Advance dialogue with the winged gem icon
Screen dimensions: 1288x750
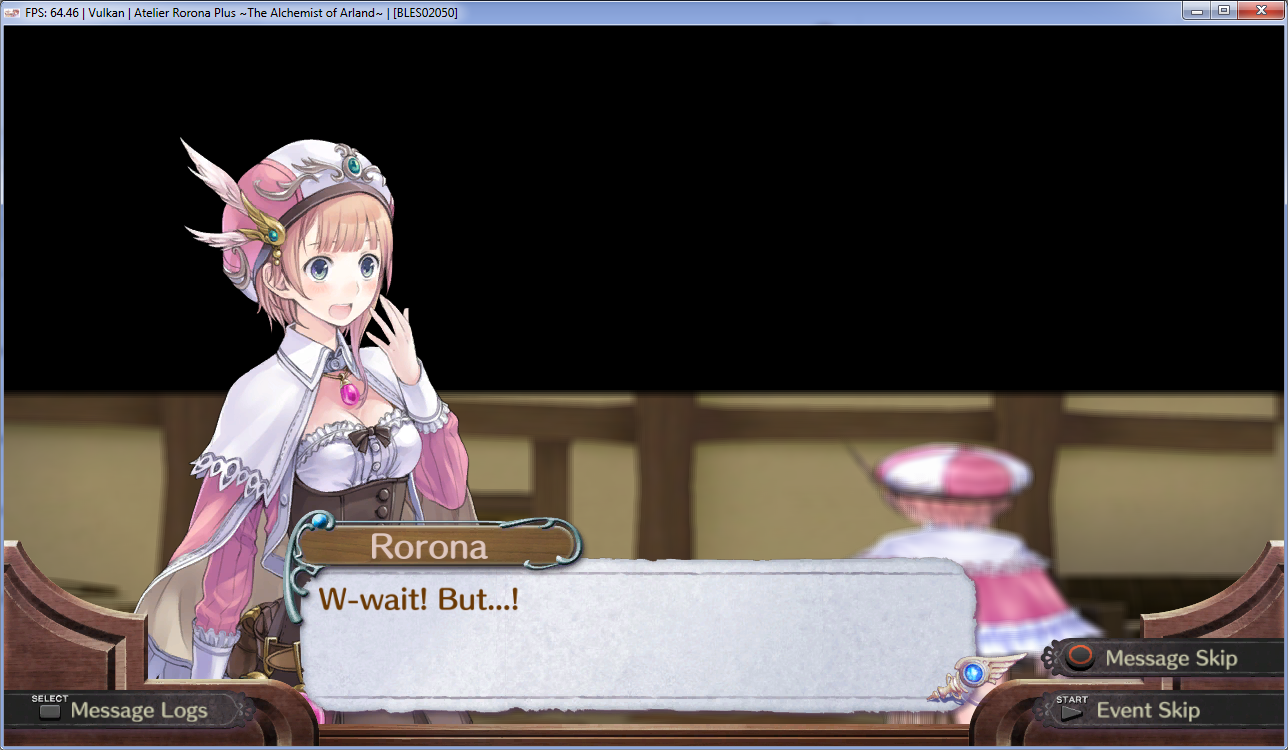point(972,674)
